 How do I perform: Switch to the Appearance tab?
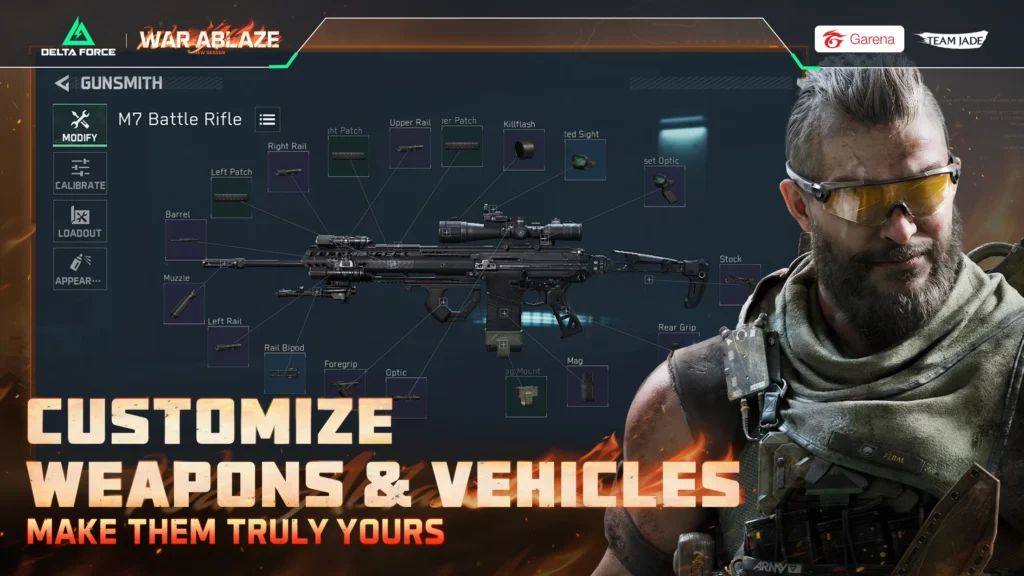(80, 269)
